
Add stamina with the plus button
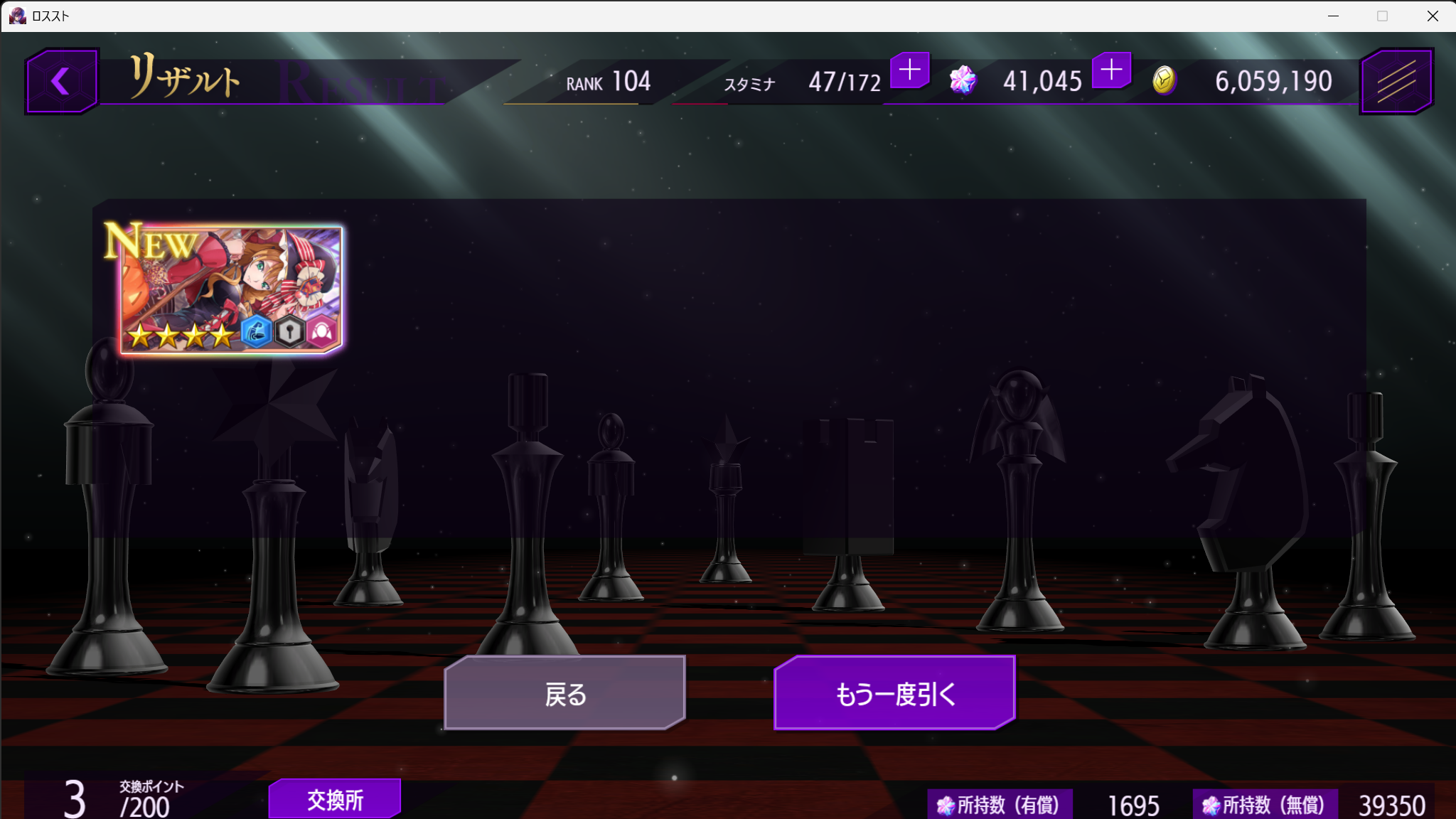tap(909, 70)
